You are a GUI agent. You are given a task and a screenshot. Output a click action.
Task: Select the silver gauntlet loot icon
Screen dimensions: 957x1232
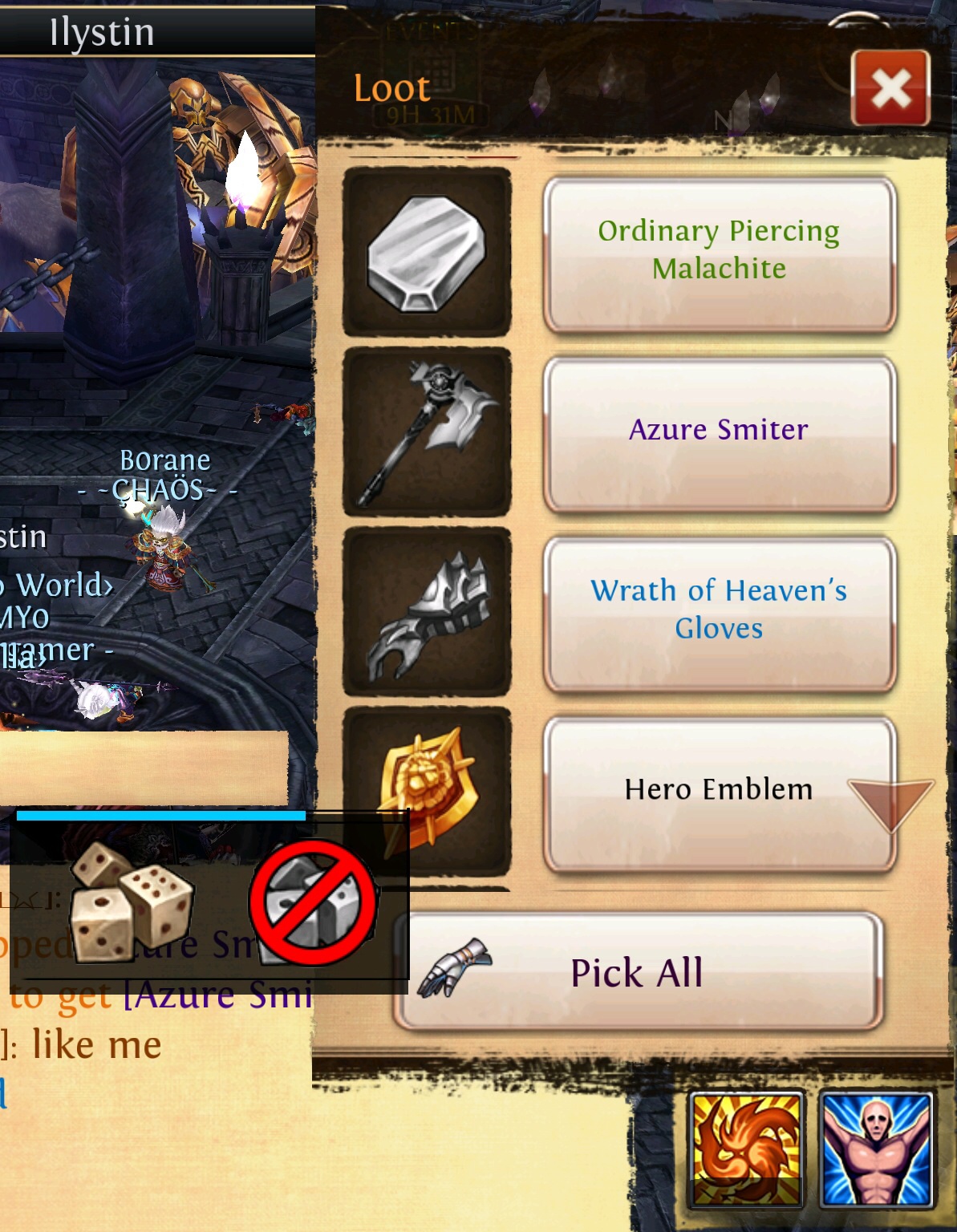(427, 611)
